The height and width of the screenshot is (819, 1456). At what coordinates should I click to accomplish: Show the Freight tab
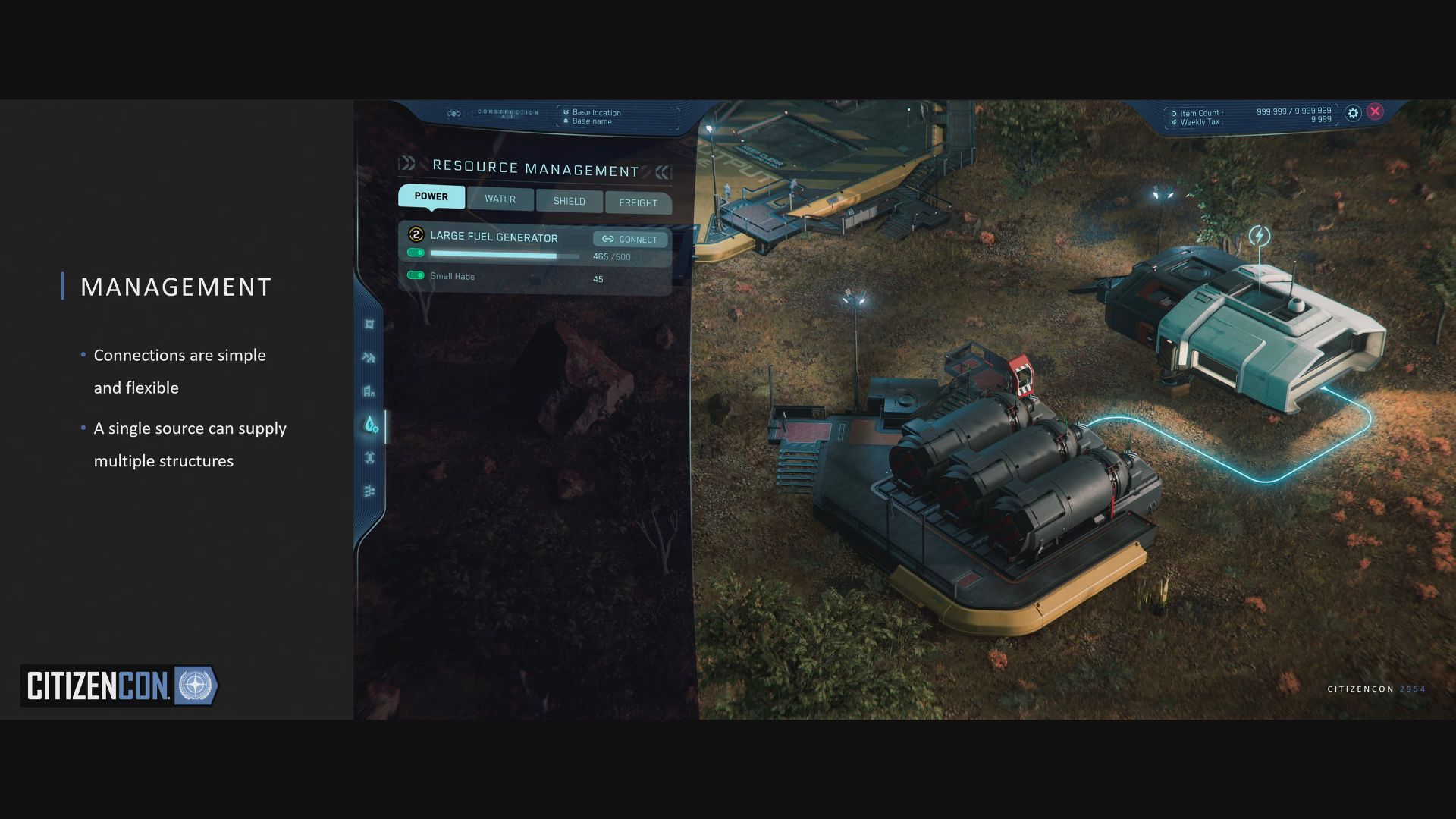tap(638, 203)
